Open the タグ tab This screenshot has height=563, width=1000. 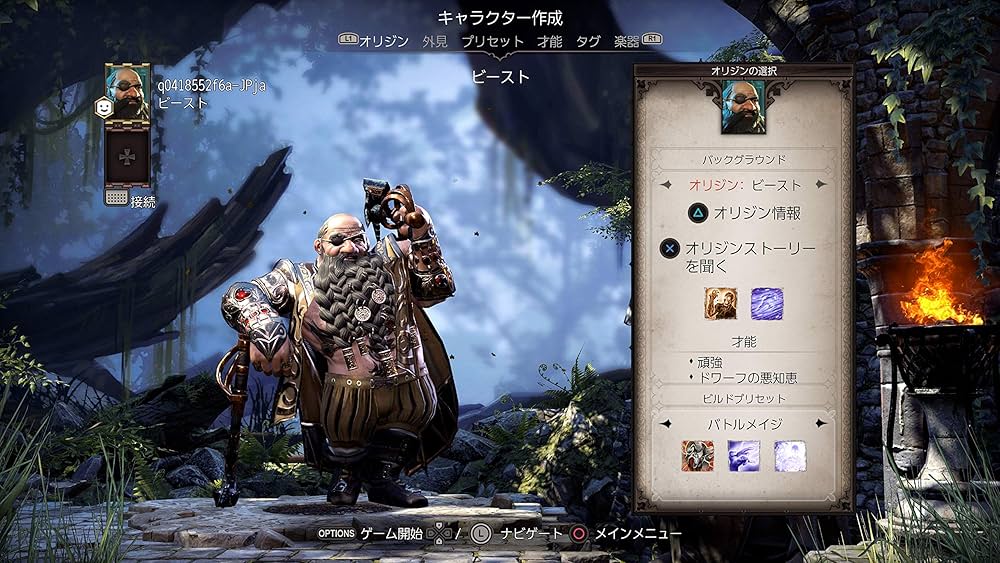pyautogui.click(x=588, y=41)
